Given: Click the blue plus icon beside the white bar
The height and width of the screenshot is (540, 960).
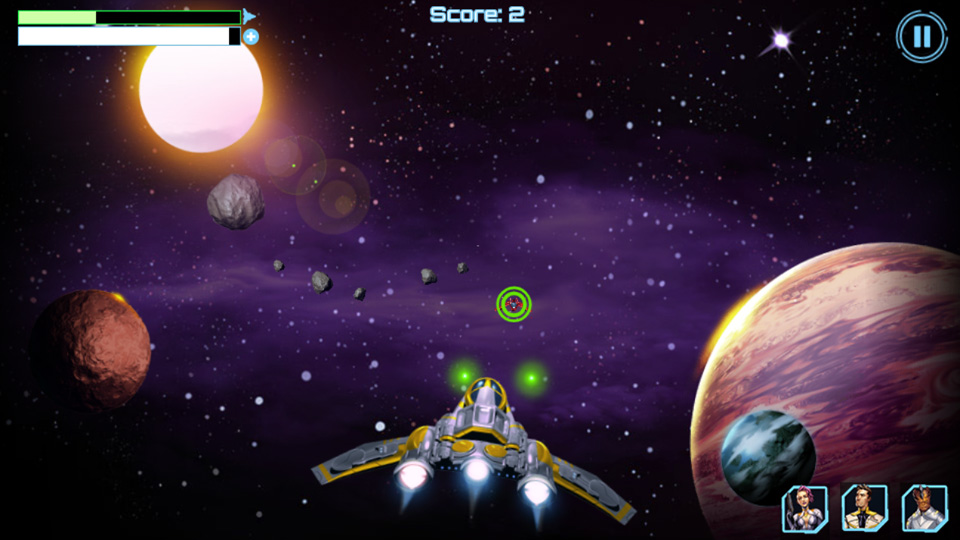Looking at the screenshot, I should [251, 37].
